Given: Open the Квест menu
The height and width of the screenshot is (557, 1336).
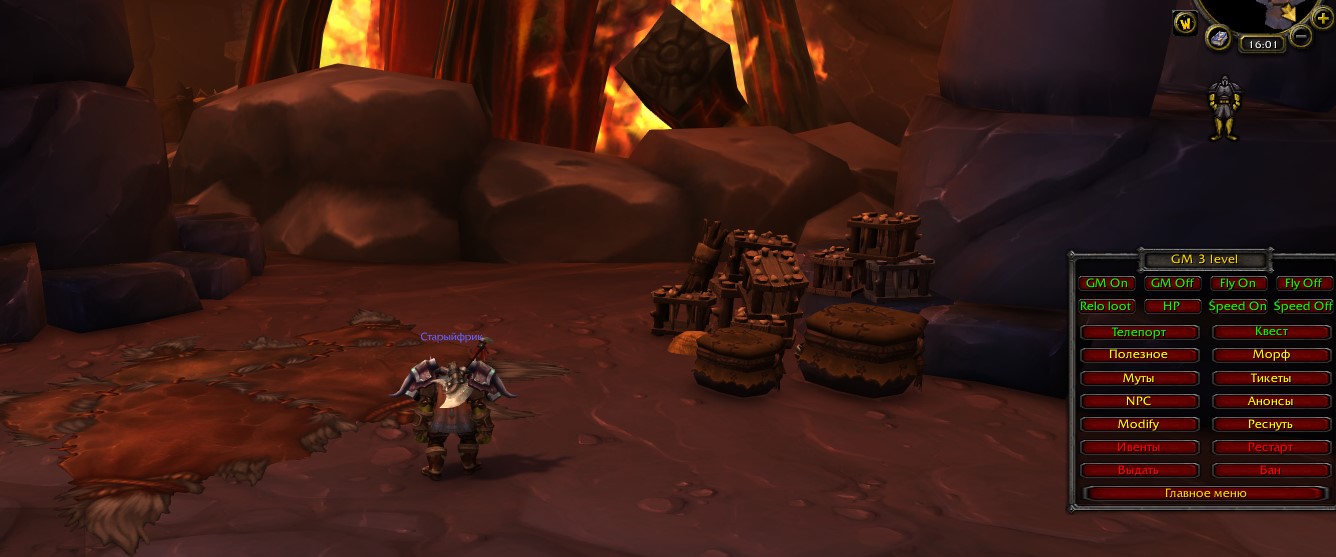Looking at the screenshot, I should [1271, 332].
